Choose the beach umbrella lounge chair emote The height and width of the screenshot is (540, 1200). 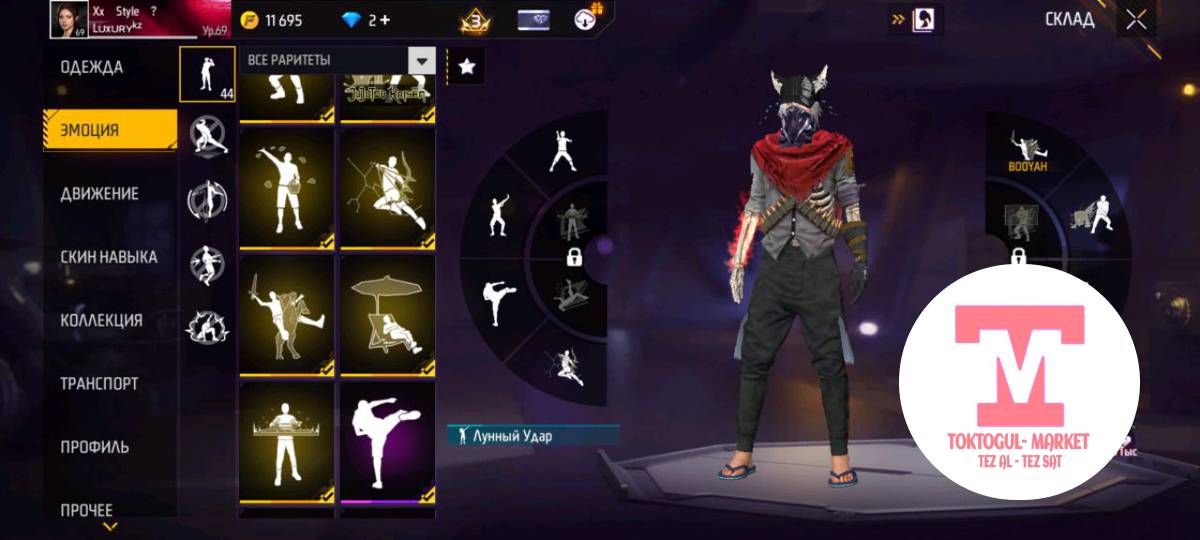click(387, 315)
